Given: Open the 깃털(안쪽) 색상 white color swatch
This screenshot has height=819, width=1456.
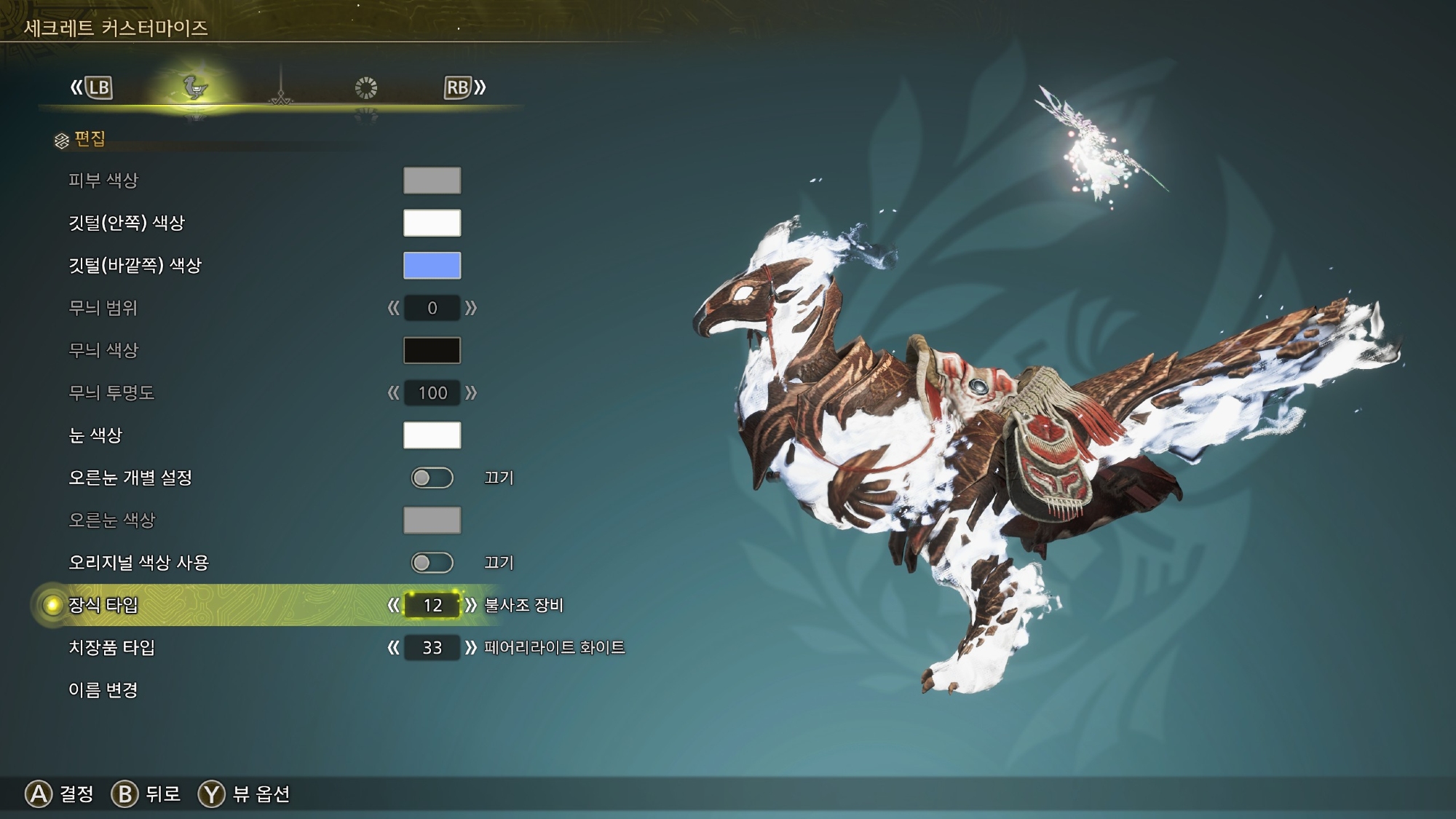Looking at the screenshot, I should (x=432, y=223).
